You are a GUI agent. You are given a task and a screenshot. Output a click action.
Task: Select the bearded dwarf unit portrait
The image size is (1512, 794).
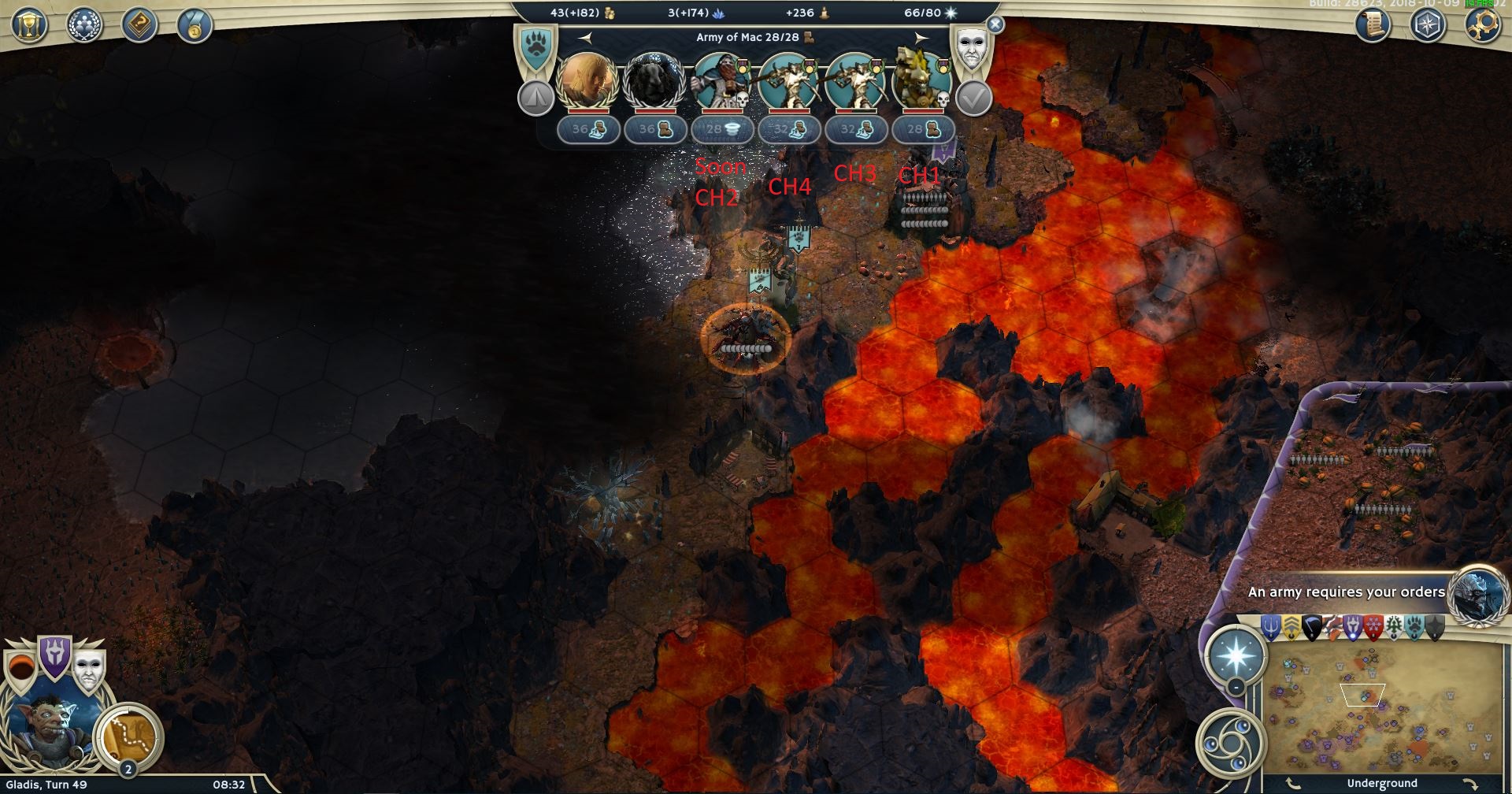(x=720, y=80)
